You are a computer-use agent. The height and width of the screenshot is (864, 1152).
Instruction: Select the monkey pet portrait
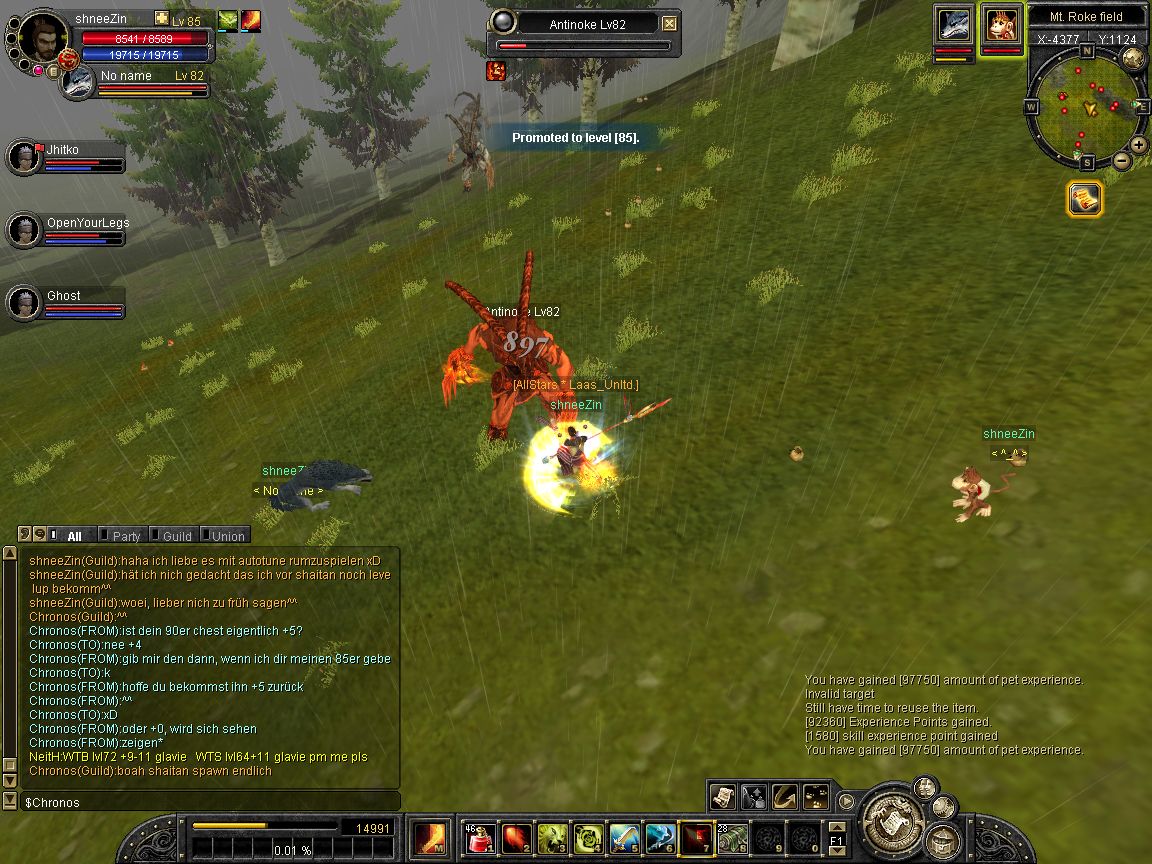[1001, 25]
